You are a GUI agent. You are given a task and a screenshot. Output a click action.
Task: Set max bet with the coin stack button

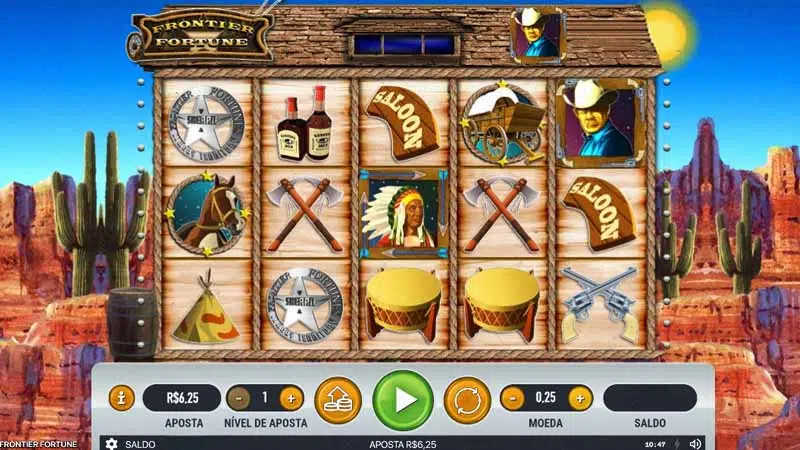coord(338,399)
